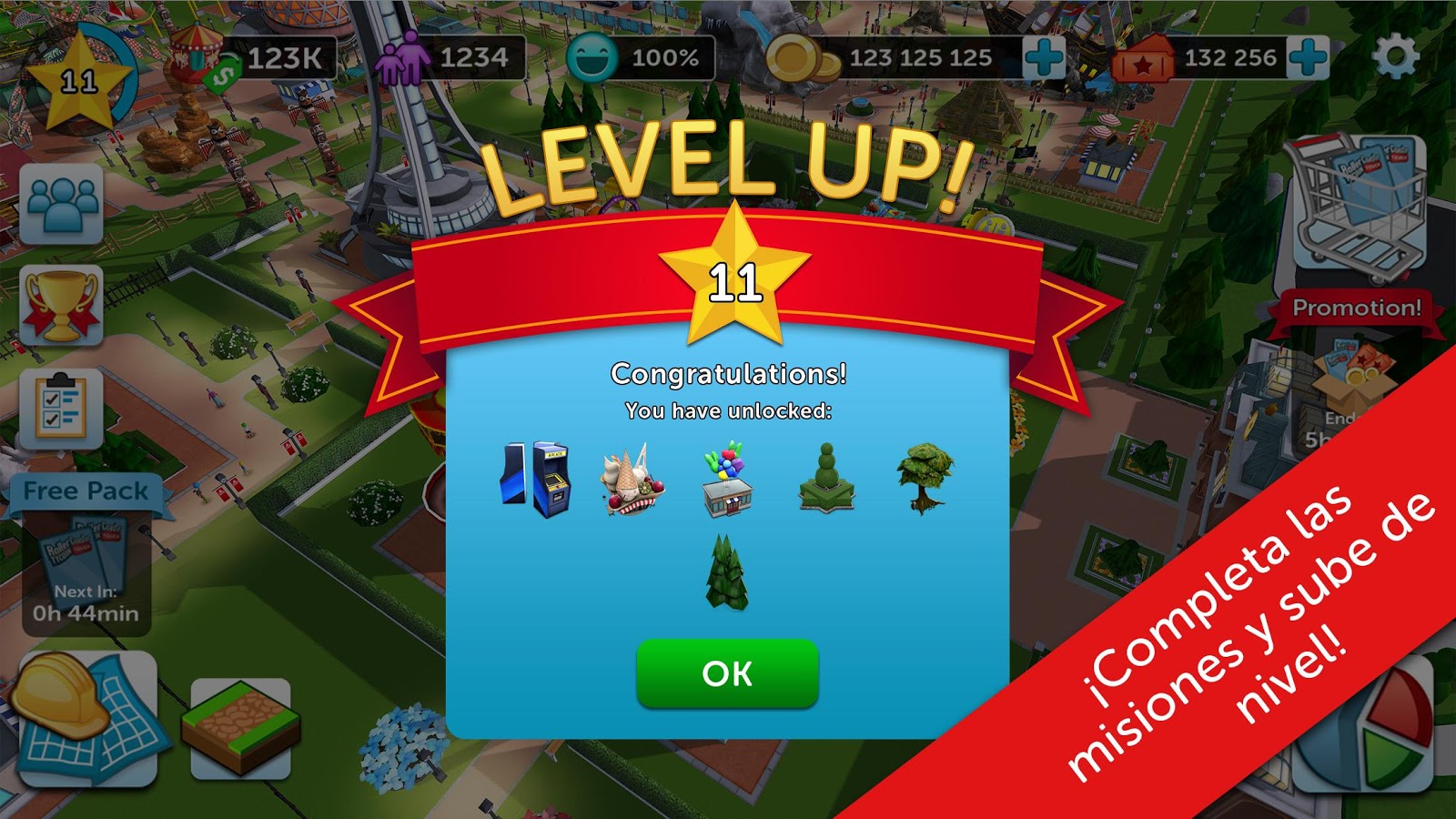This screenshot has height=819, width=1456.
Task: Select the unlocked balloon shop item
Action: click(x=728, y=480)
